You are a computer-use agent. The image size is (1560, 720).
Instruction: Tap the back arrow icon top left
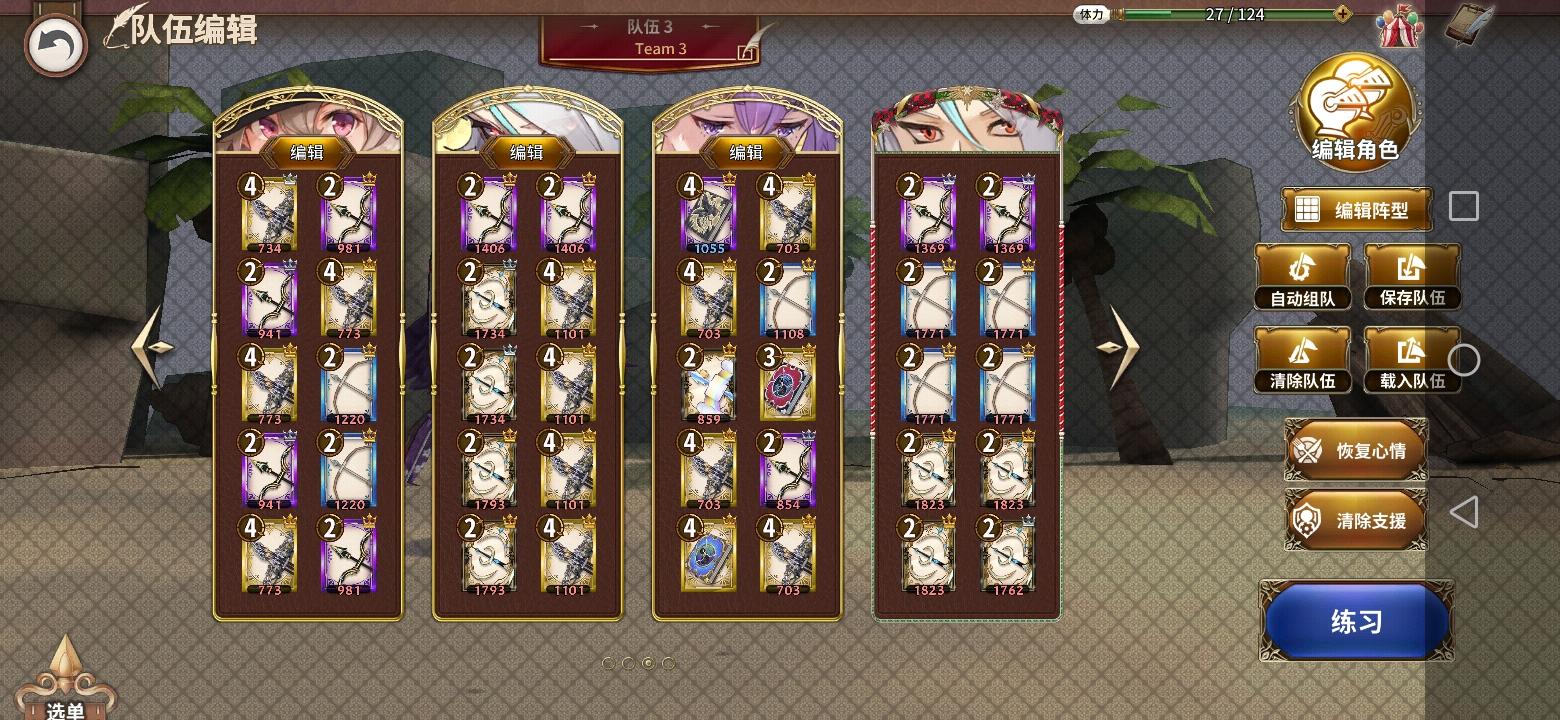pos(55,42)
